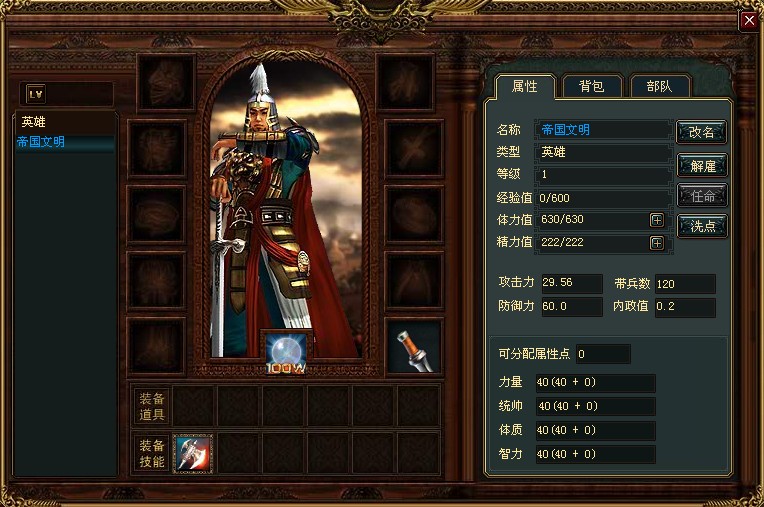Click the plus button beside 精力值
The image size is (764, 507).
tap(656, 243)
